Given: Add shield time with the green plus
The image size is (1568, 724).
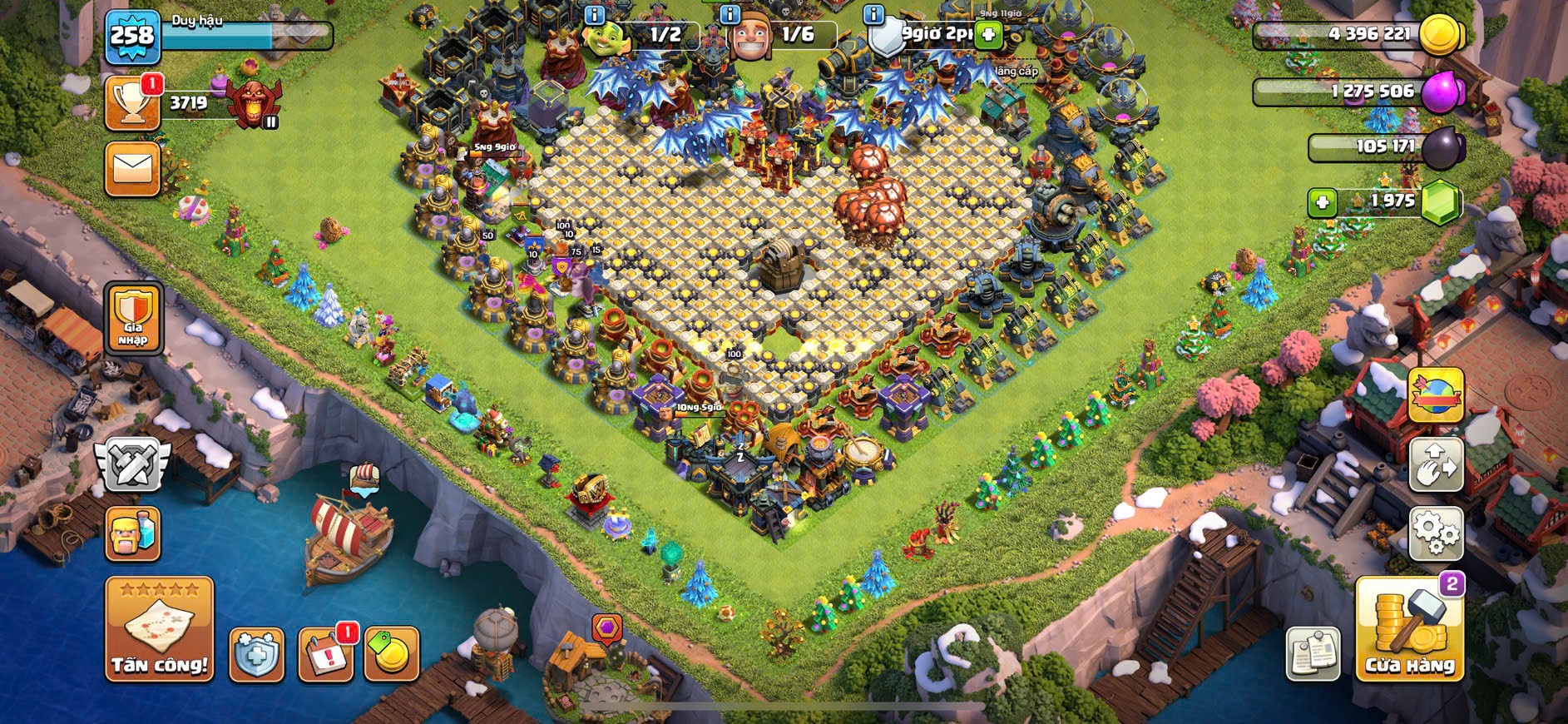Looking at the screenshot, I should [x=988, y=35].
